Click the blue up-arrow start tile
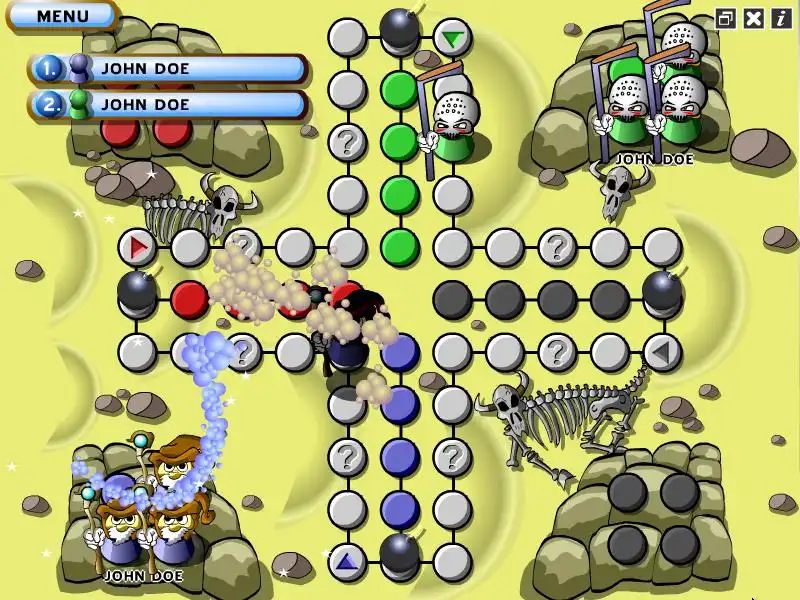The height and width of the screenshot is (600, 800). pyautogui.click(x=347, y=562)
